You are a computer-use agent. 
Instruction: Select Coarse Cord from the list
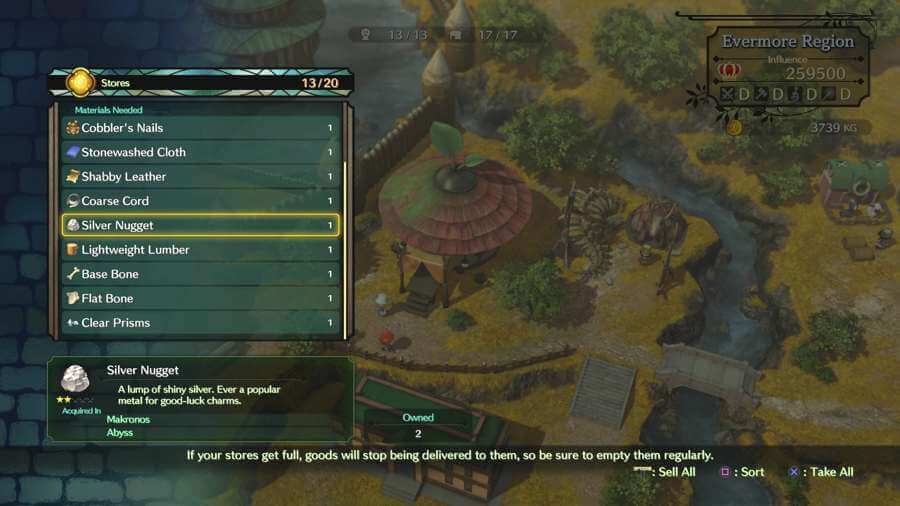(x=200, y=201)
